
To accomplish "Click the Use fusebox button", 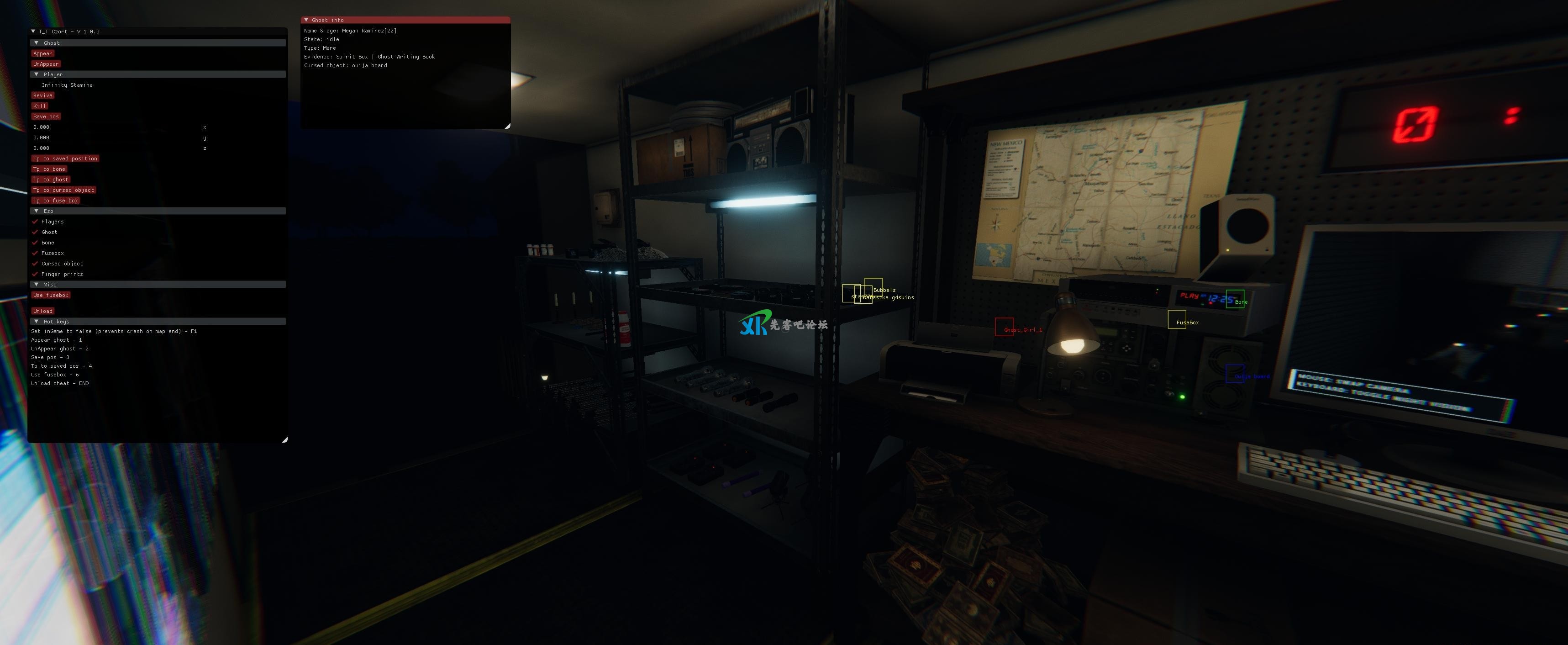I will point(51,296).
